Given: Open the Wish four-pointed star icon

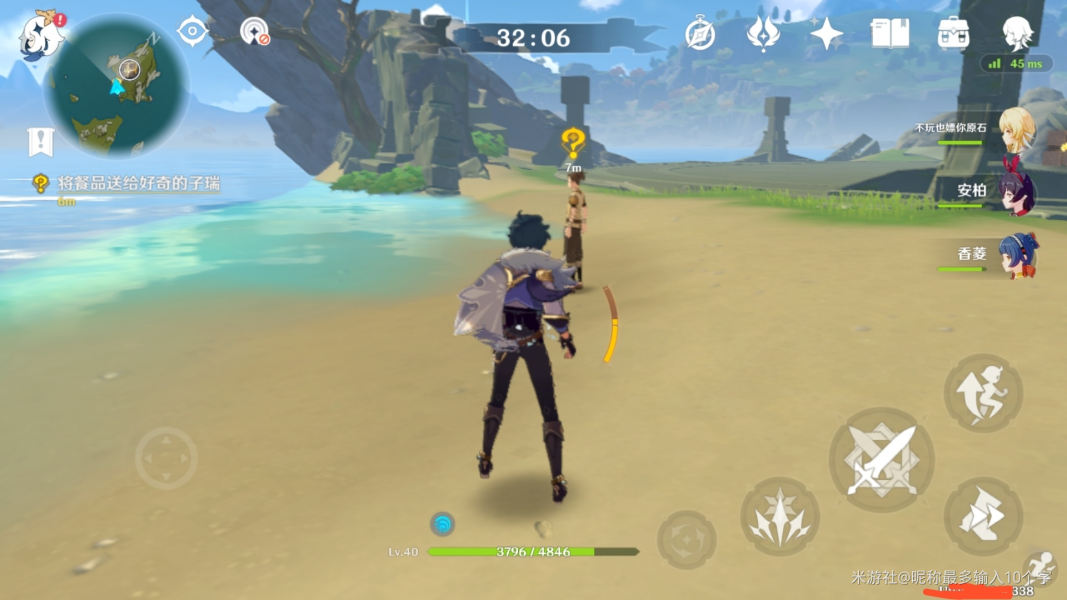Looking at the screenshot, I should [826, 34].
